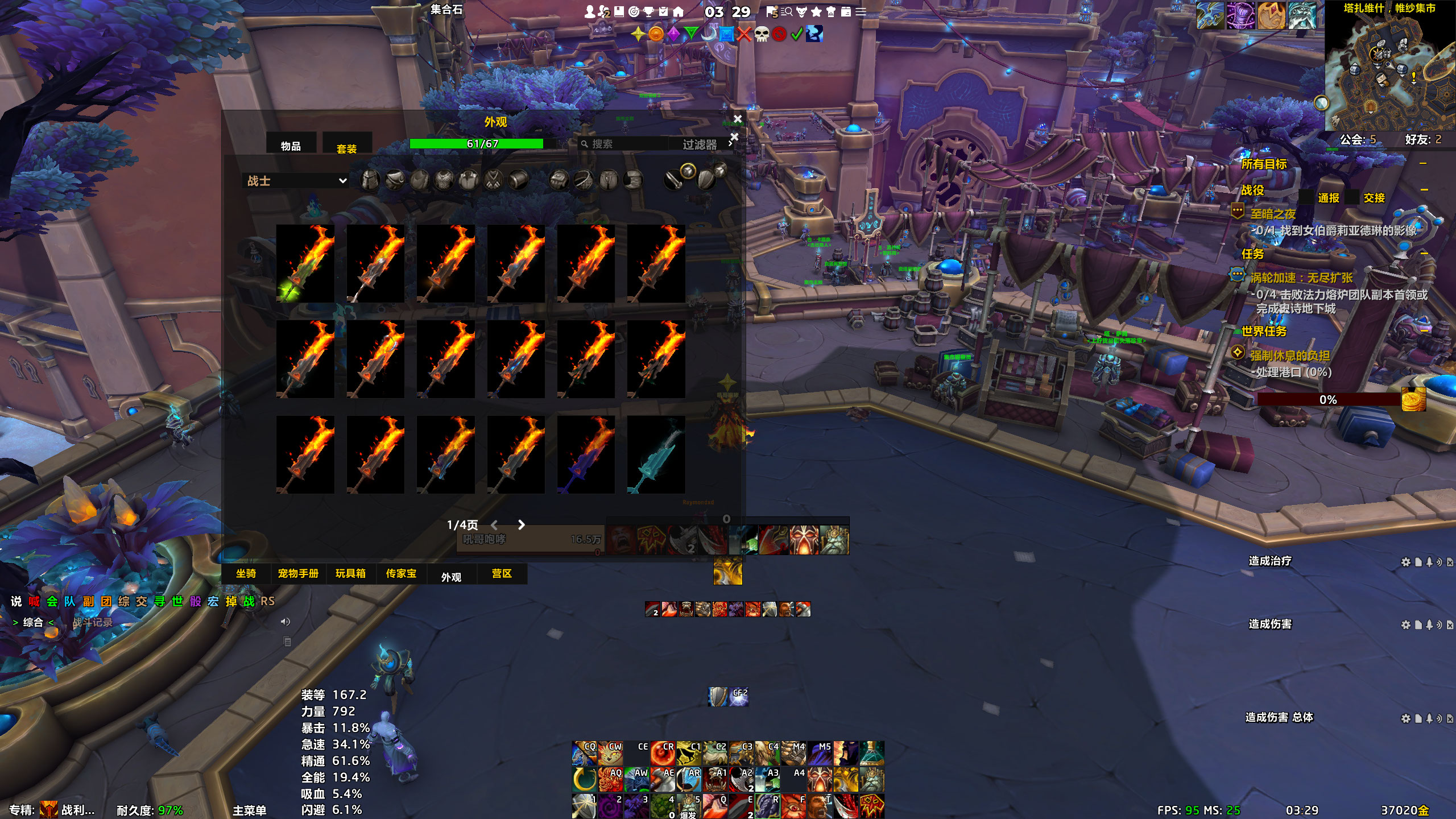
Task: Pick the purple-hilted flaming sword appearance
Action: point(586,454)
